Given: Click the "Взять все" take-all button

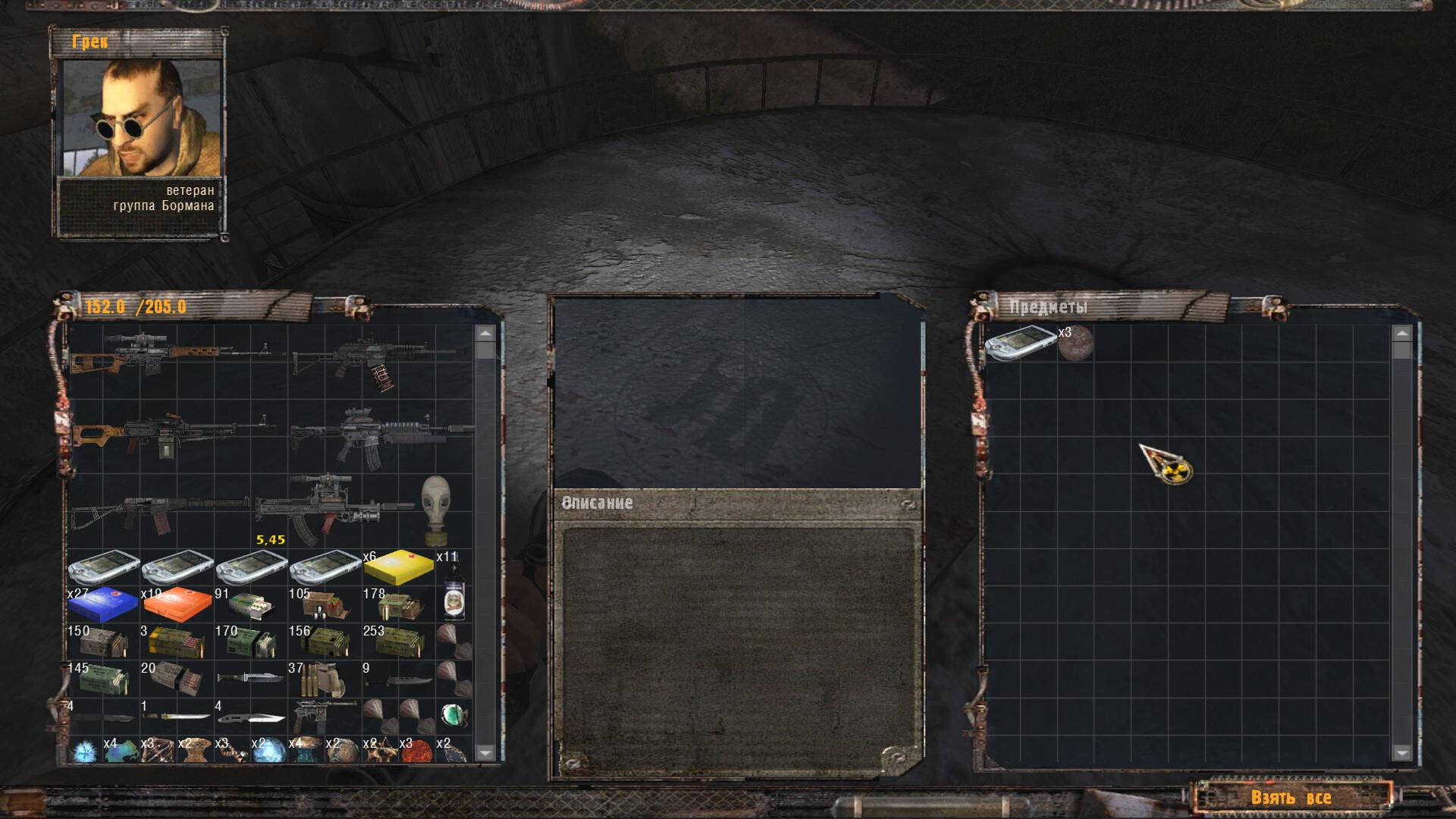Looking at the screenshot, I should pos(1291,797).
